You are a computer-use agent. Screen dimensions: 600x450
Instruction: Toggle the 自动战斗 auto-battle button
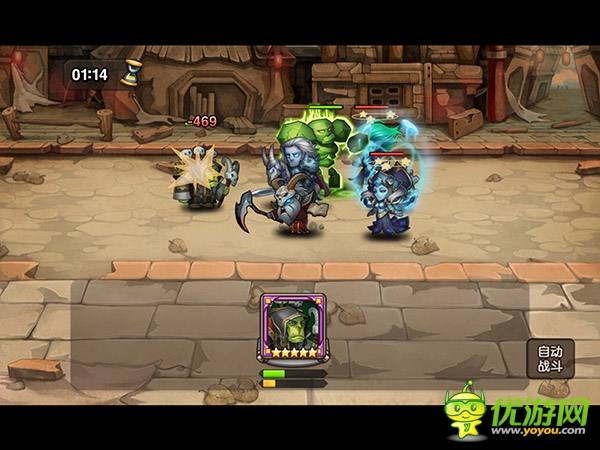[x=551, y=358]
